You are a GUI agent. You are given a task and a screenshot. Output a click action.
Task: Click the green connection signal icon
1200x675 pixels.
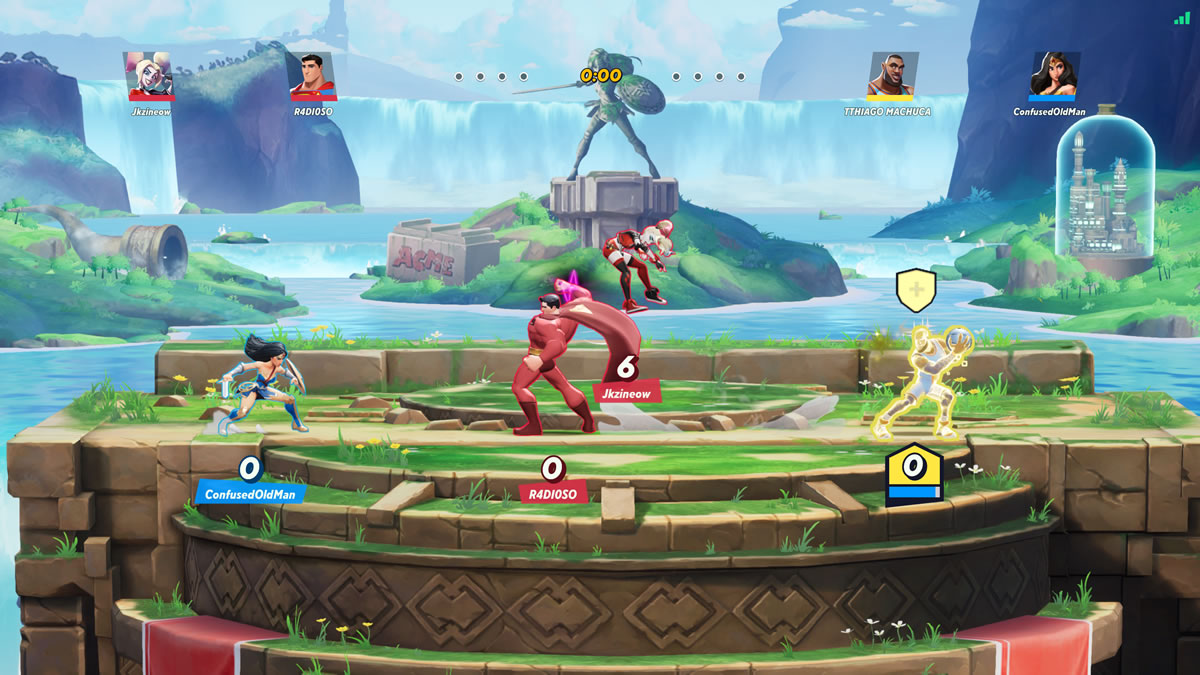tap(1182, 17)
